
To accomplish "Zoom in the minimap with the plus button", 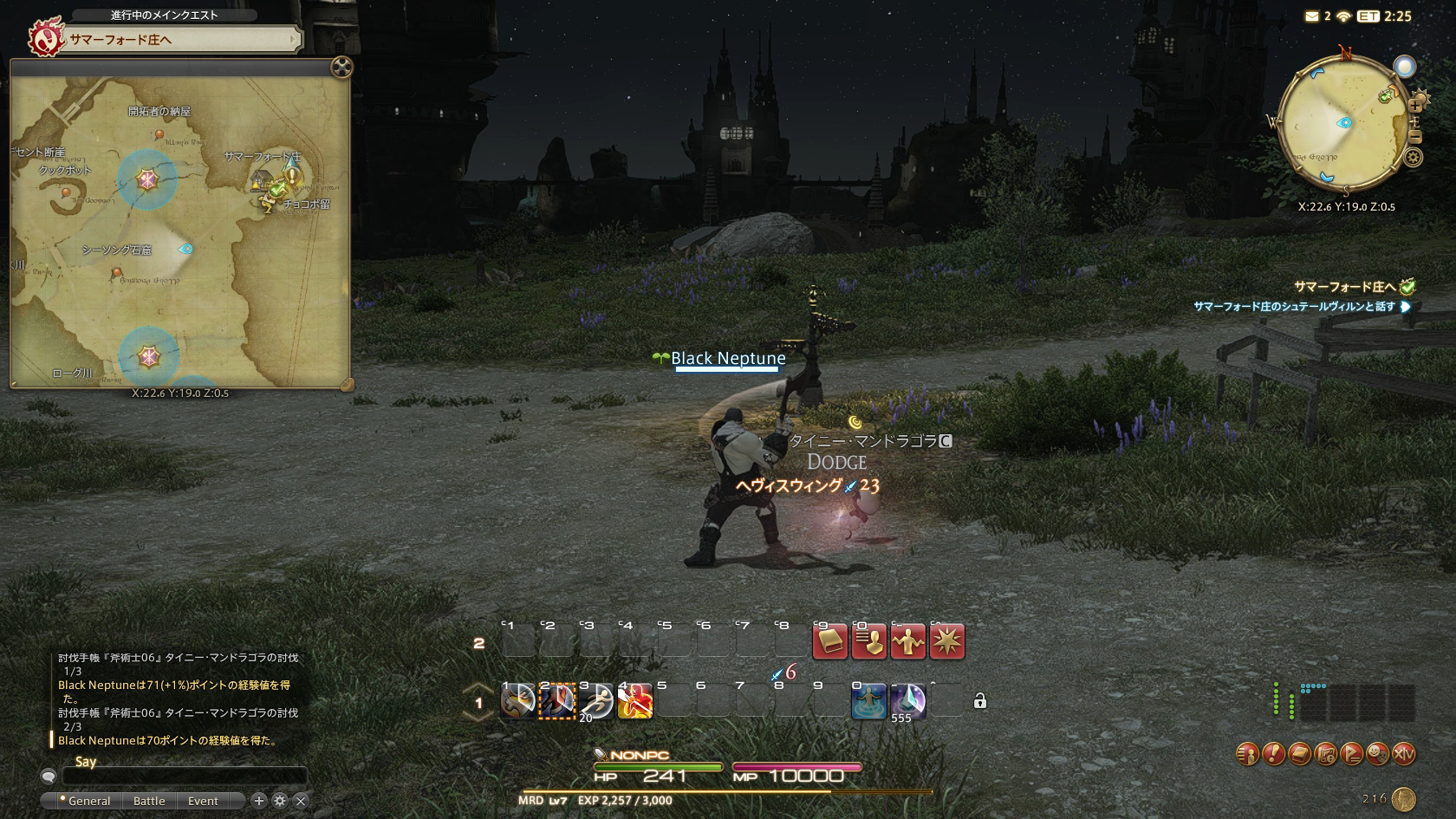I will pos(1414,105).
